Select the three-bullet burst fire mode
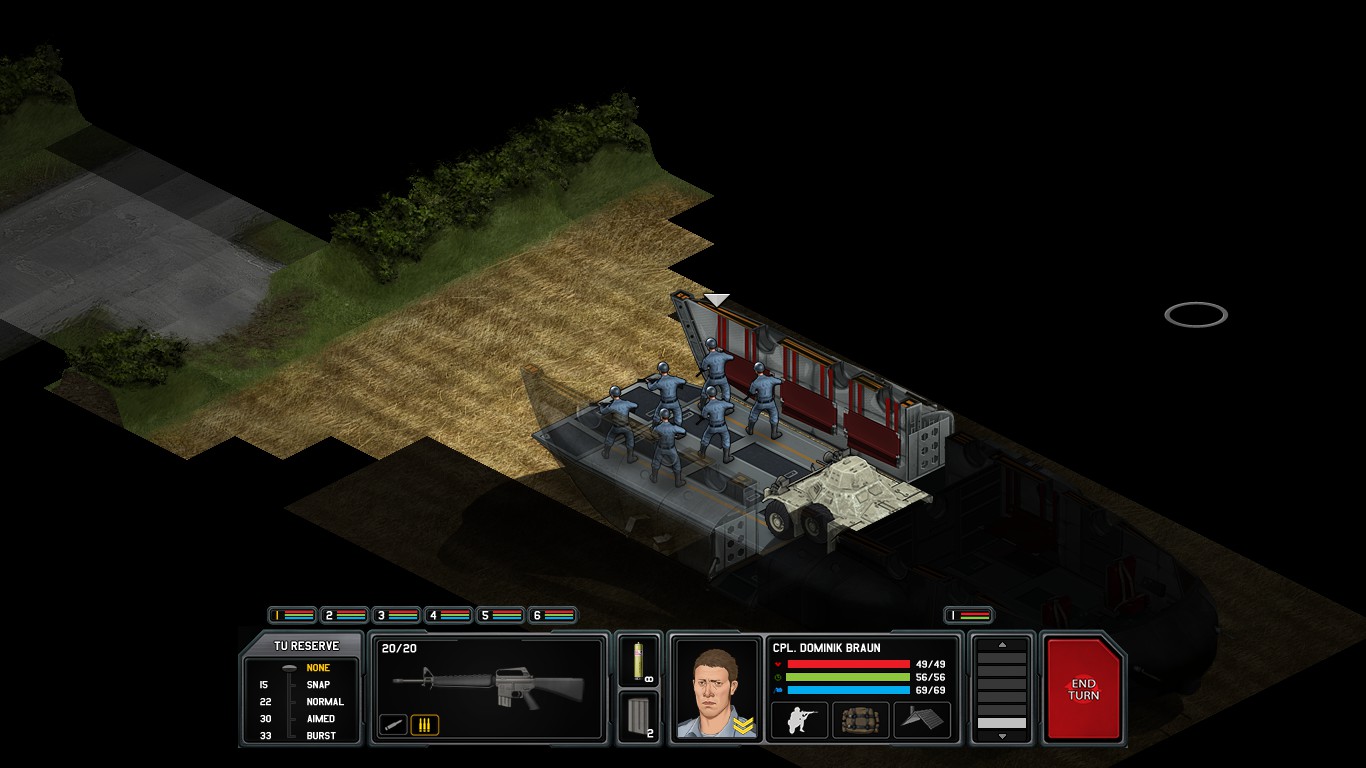This screenshot has height=768, width=1366. (x=424, y=725)
